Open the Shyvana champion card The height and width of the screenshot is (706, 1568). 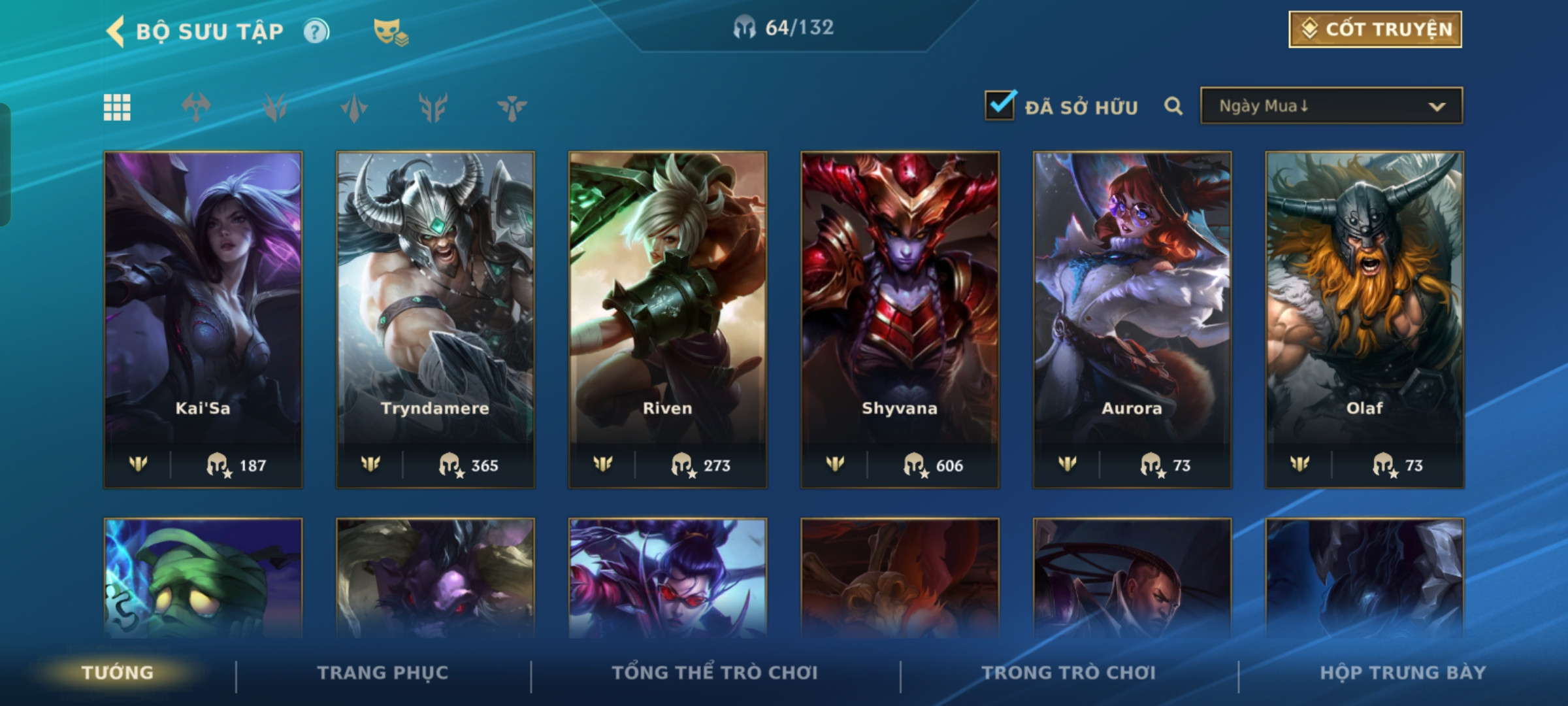(x=900, y=319)
